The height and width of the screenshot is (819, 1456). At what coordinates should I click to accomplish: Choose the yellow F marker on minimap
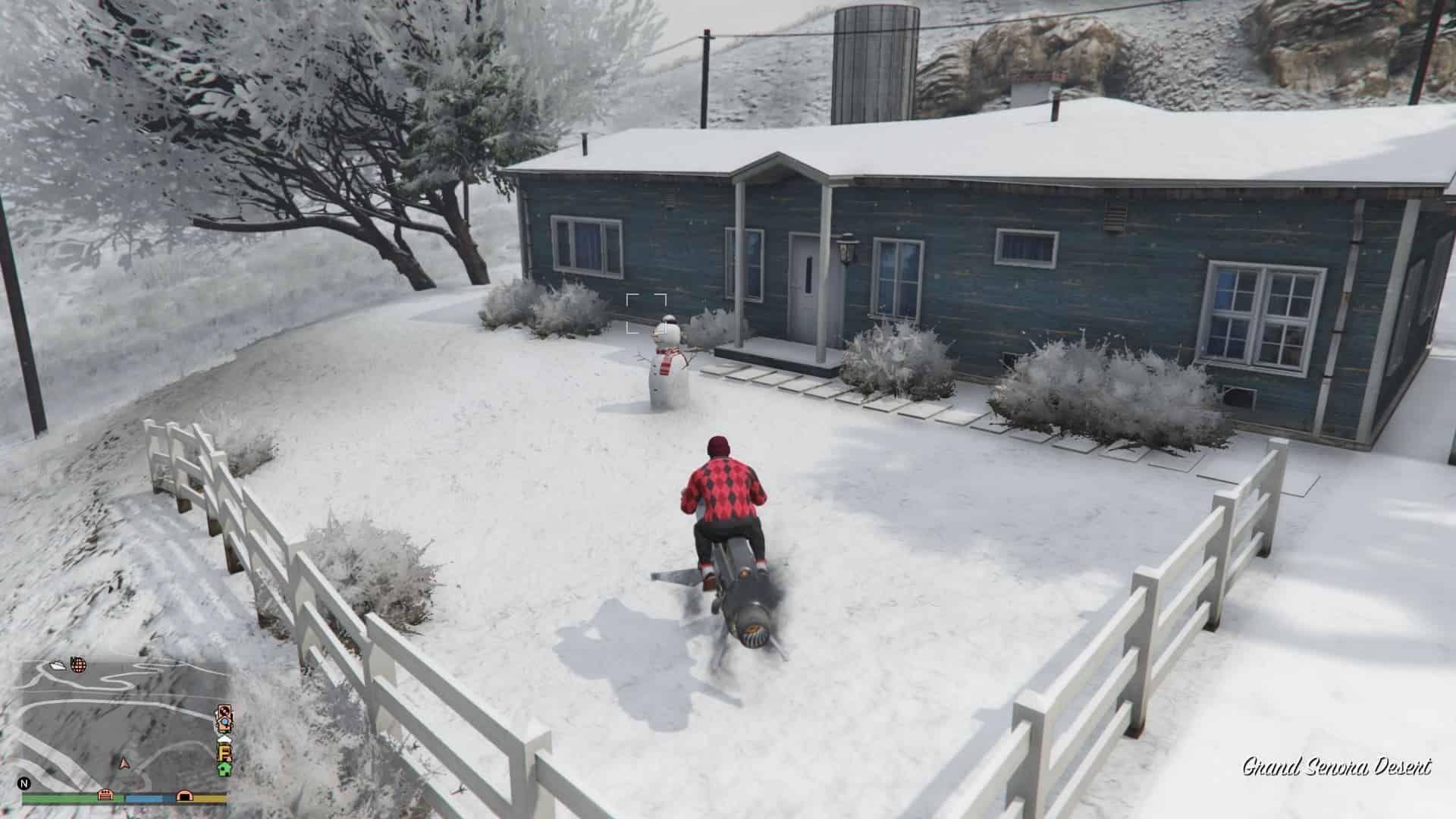click(x=224, y=753)
